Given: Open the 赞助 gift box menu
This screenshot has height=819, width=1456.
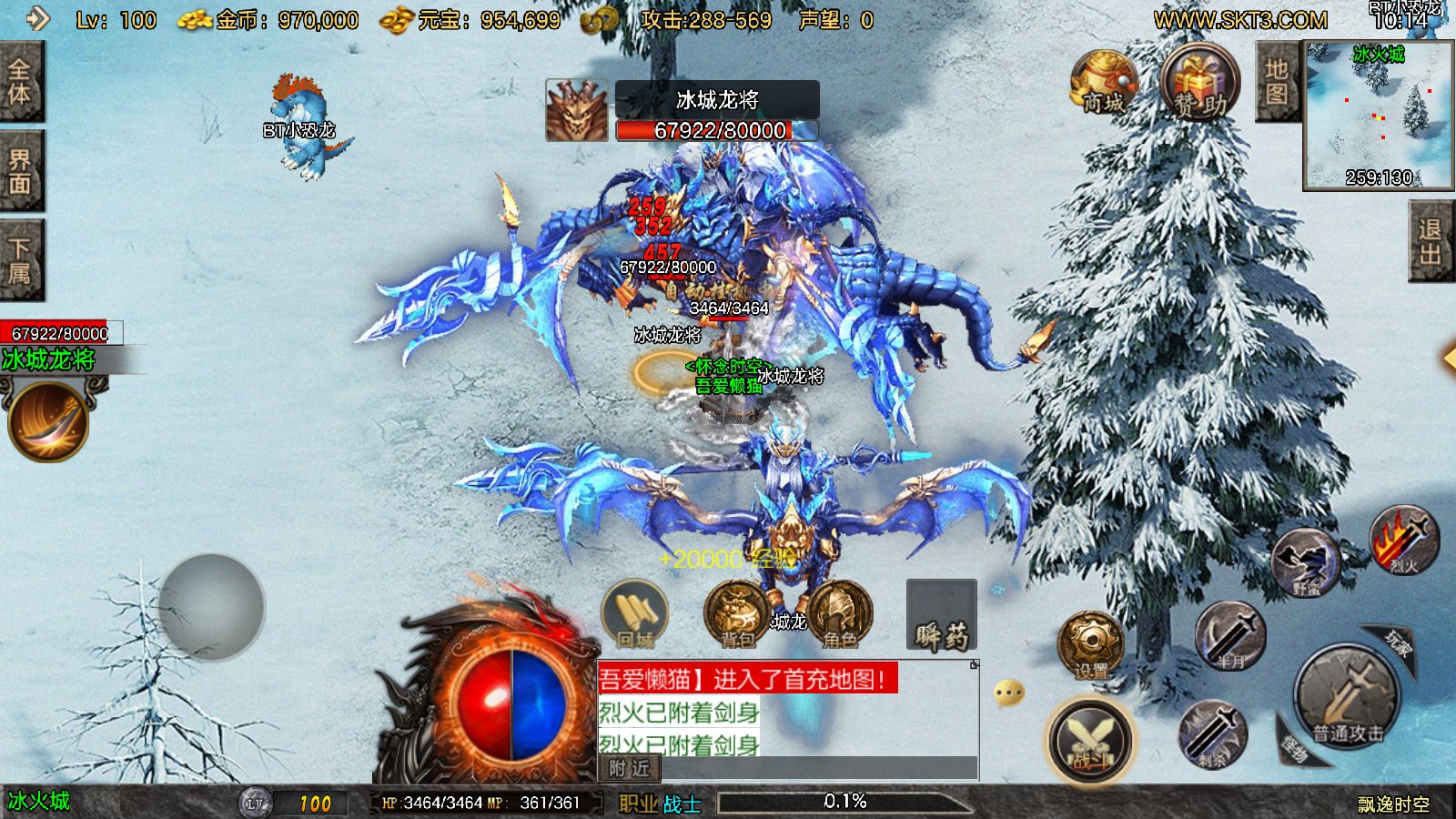Looking at the screenshot, I should click(1199, 84).
